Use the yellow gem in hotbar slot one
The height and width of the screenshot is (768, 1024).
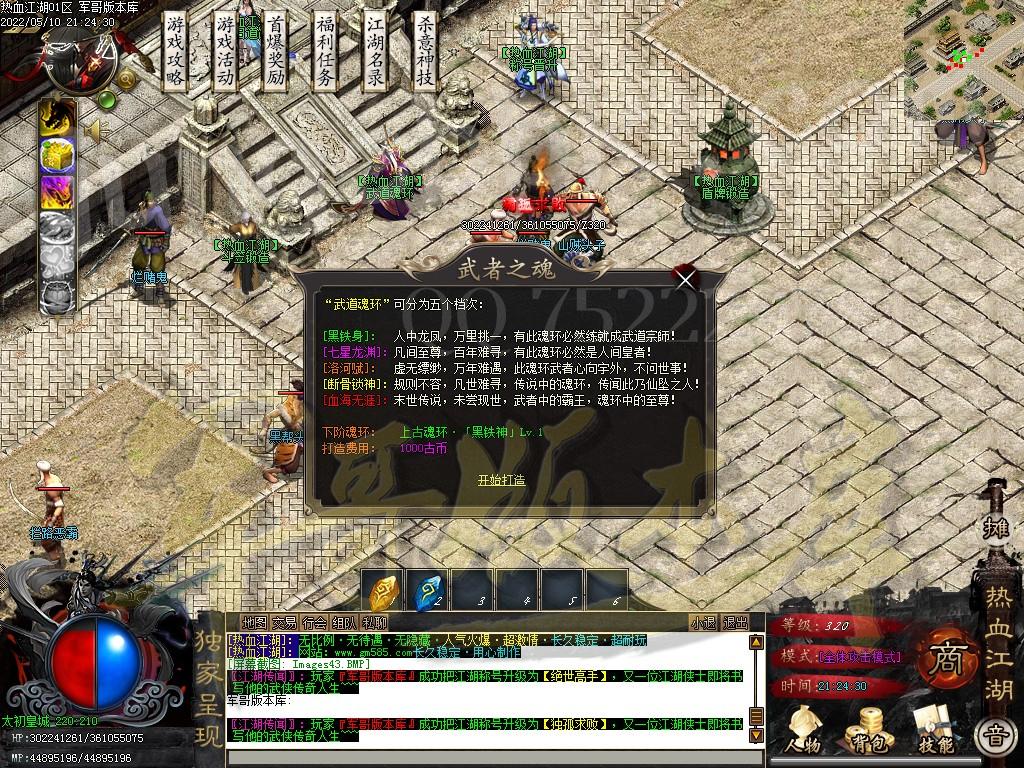point(384,592)
